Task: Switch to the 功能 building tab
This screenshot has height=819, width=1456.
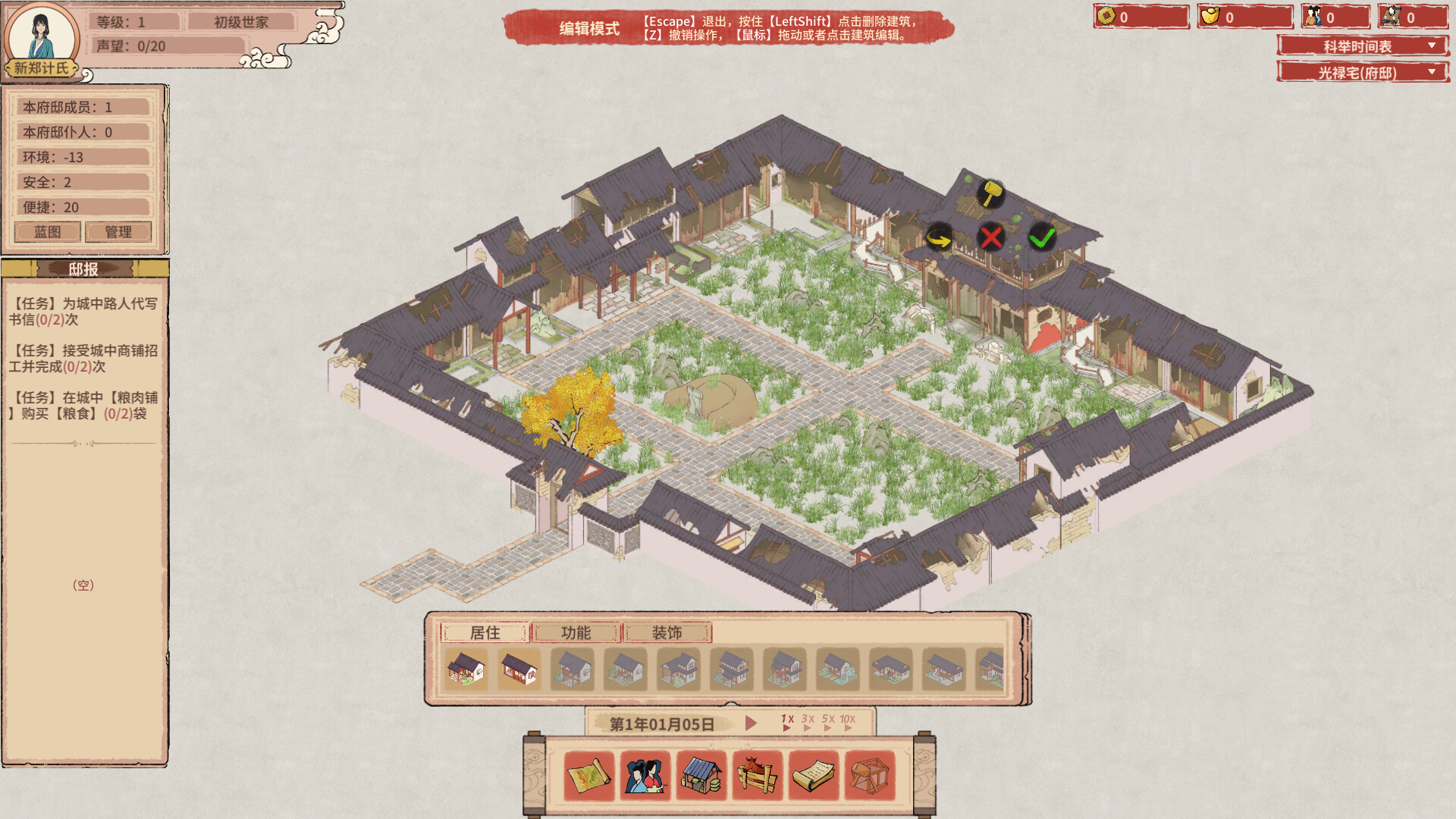Action: tap(575, 633)
